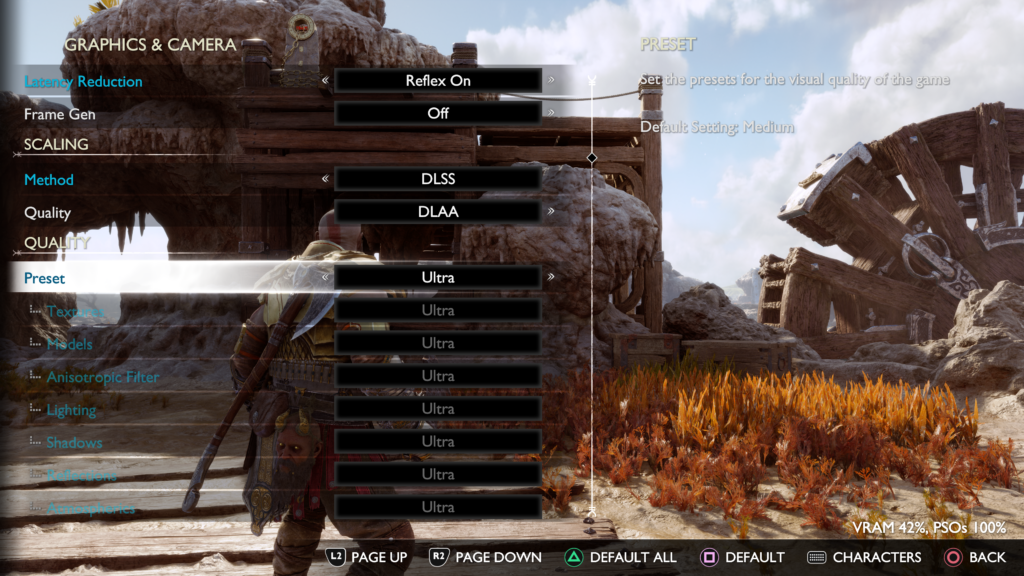This screenshot has width=1024, height=576.
Task: Select the Reflections quality row
Action: [x=81, y=475]
